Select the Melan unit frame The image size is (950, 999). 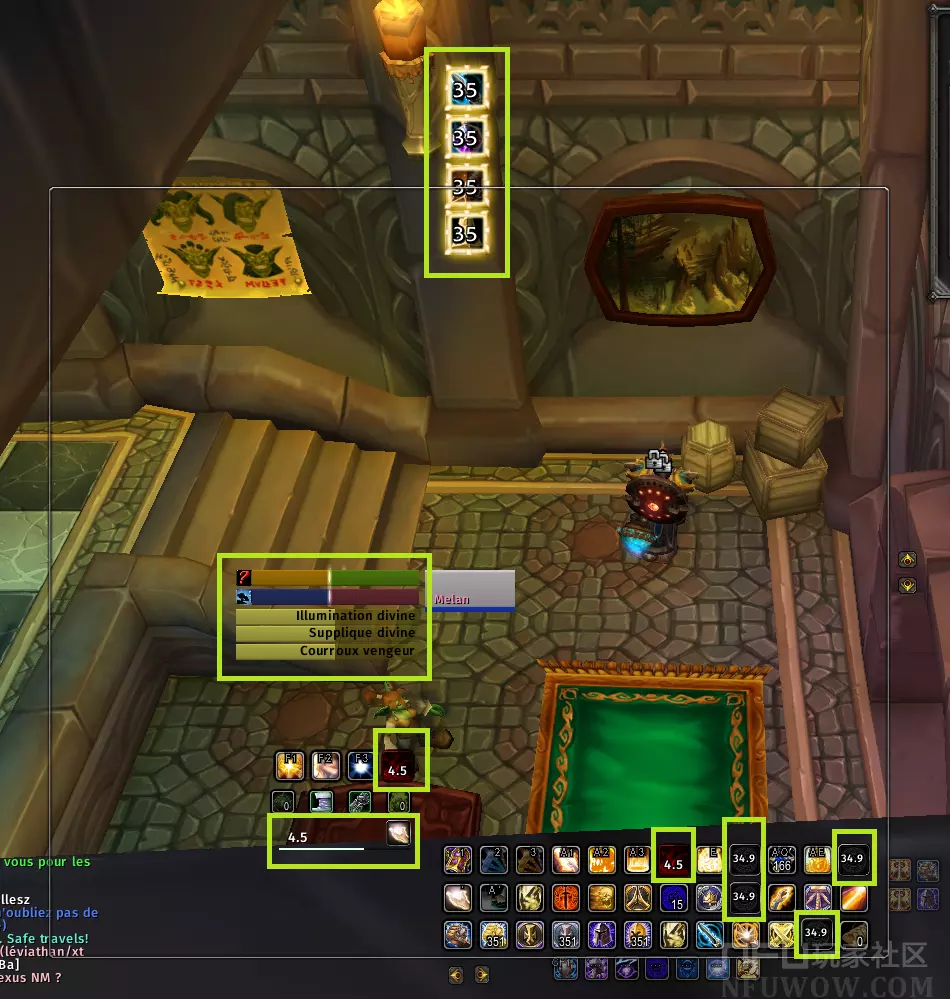point(472,590)
